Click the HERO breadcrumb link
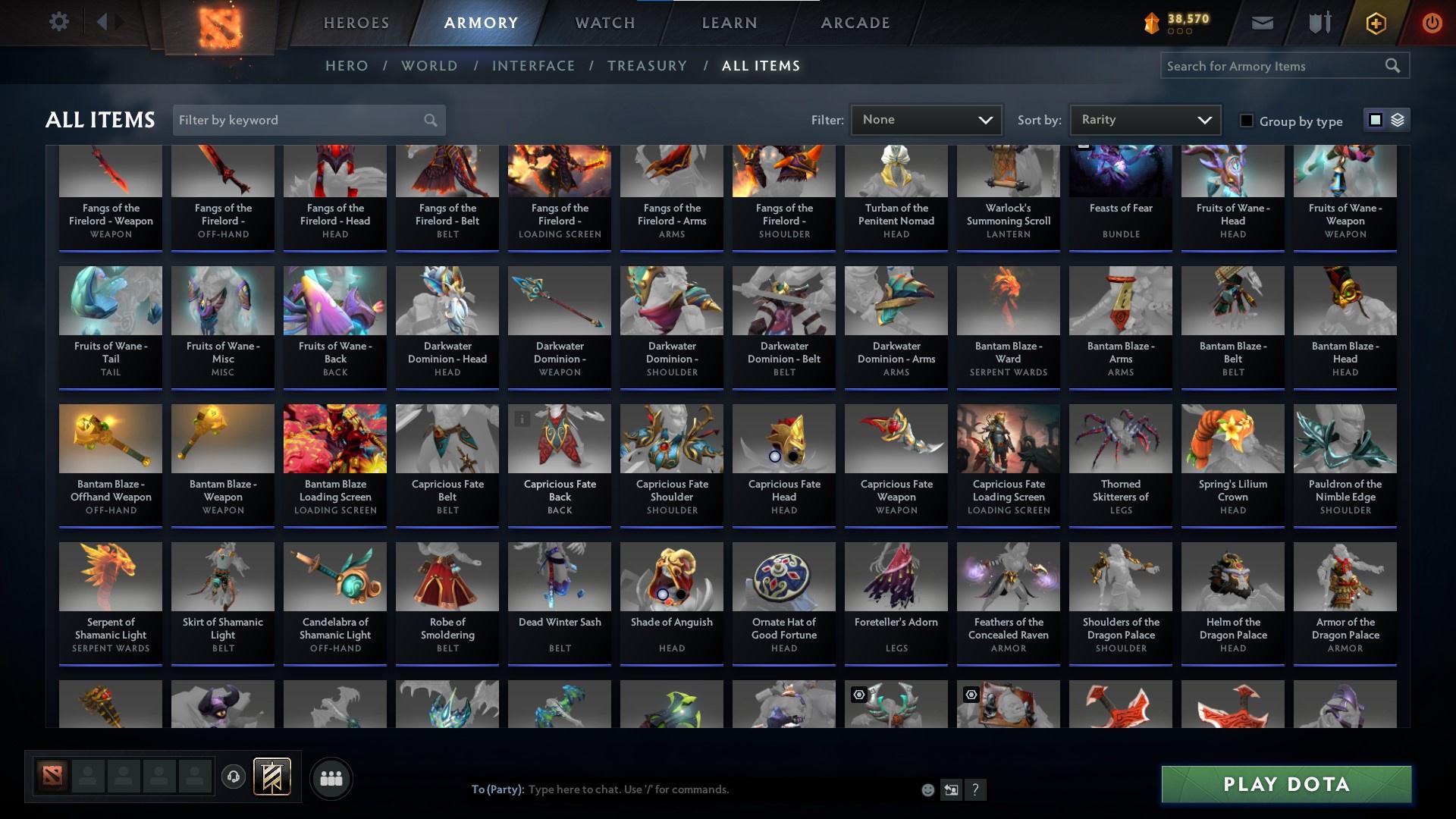This screenshot has height=819, width=1456. [x=346, y=66]
